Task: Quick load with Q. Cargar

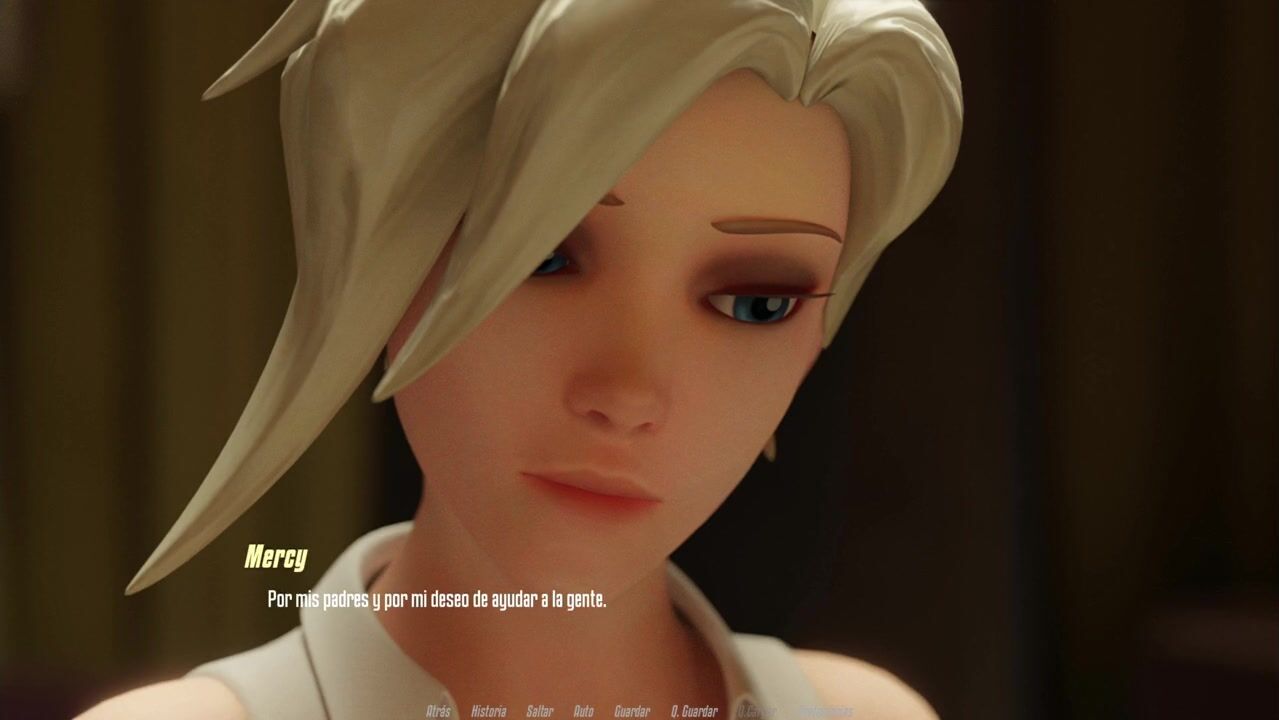Action: [x=757, y=711]
